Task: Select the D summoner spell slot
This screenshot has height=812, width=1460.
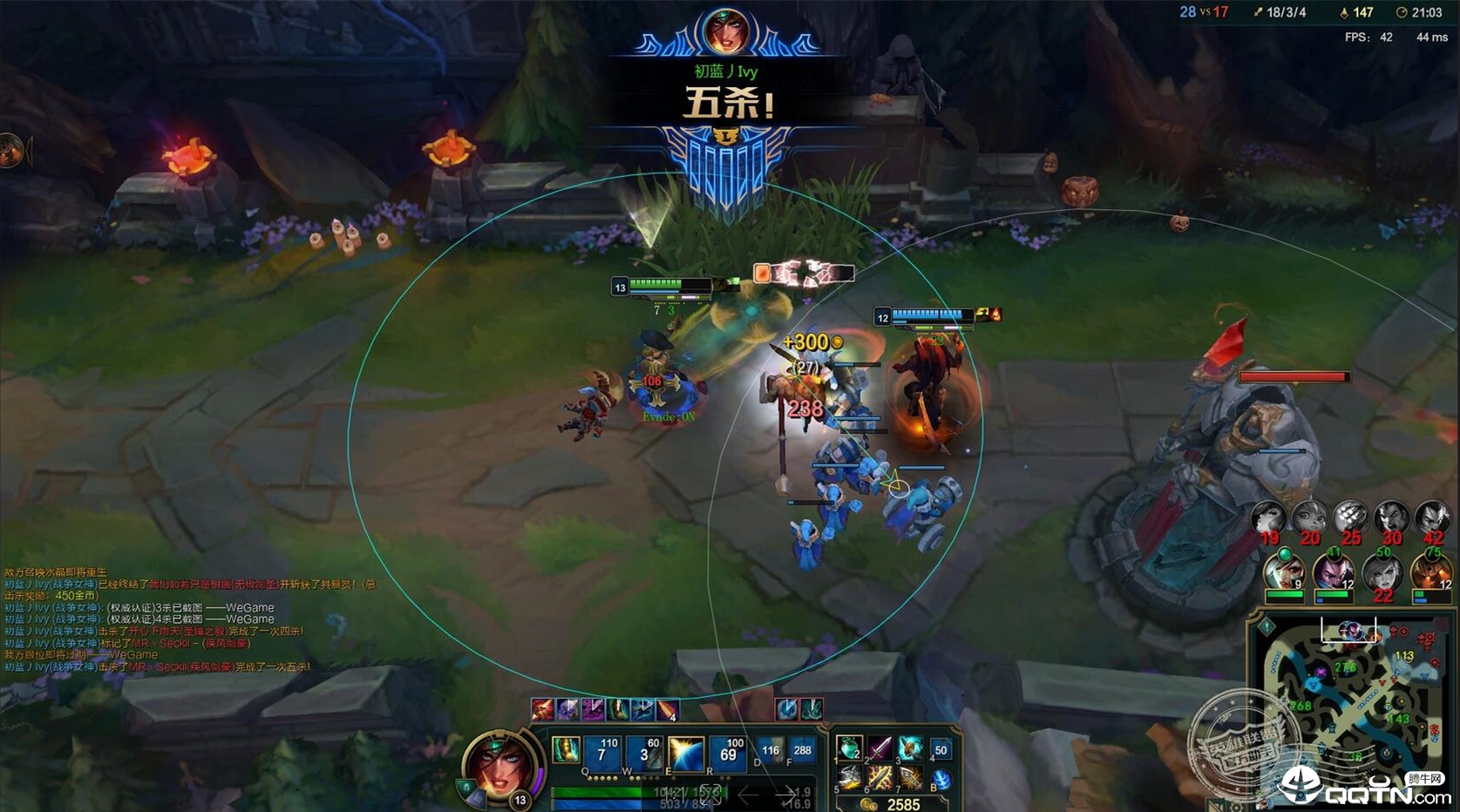Action: click(x=771, y=751)
